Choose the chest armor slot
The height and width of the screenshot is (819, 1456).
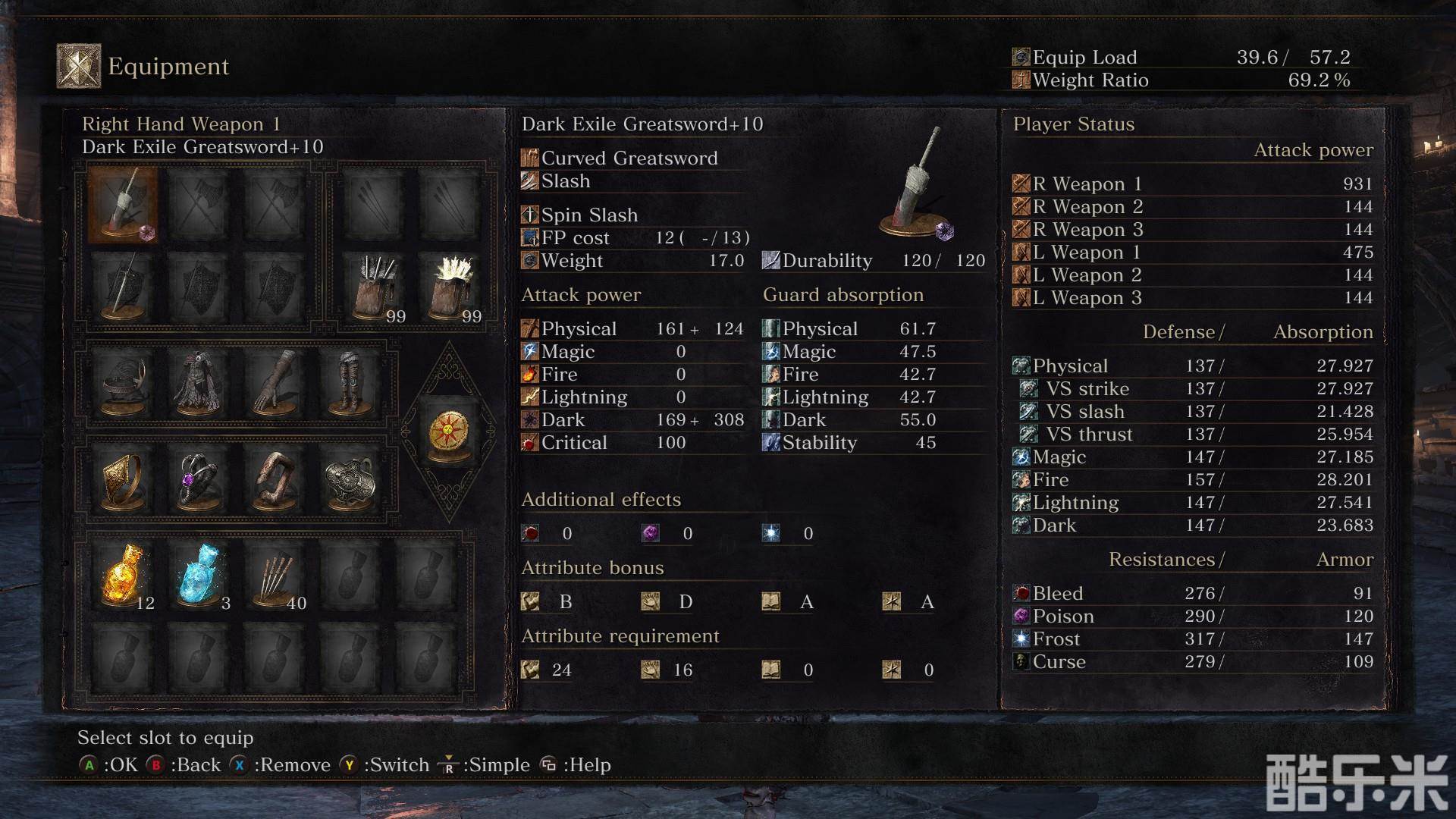click(199, 383)
